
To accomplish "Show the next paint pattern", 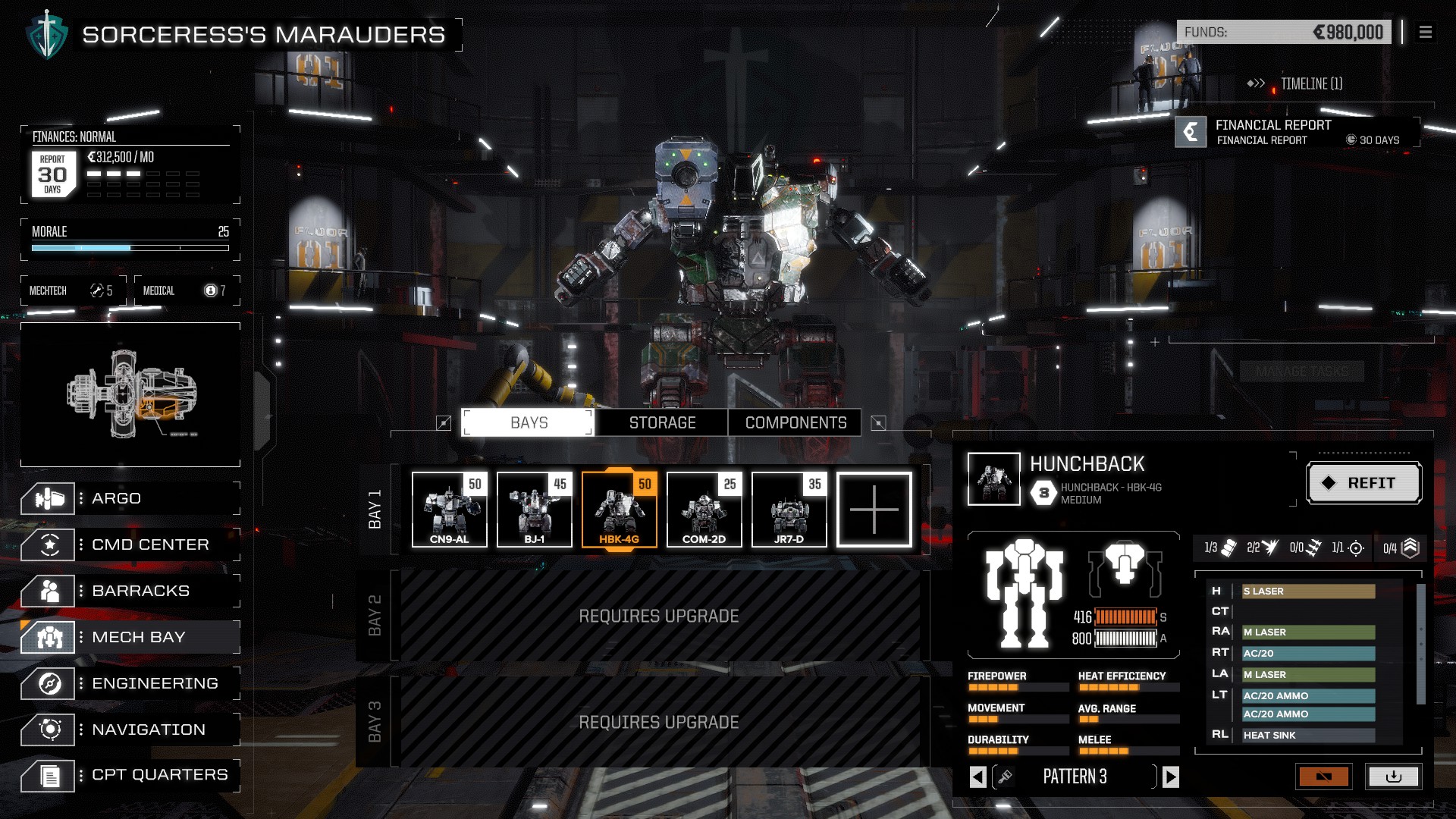I will [x=1171, y=777].
